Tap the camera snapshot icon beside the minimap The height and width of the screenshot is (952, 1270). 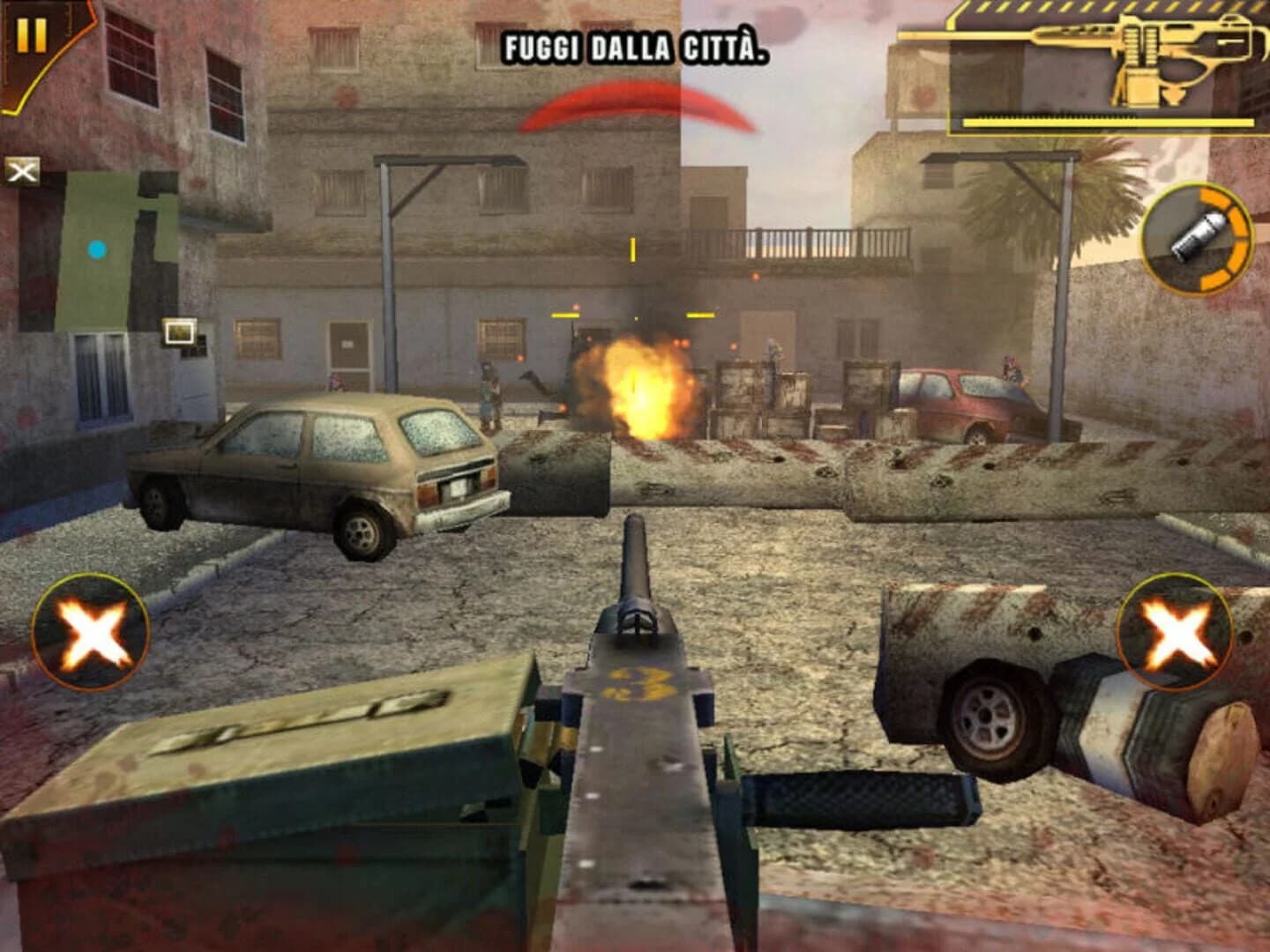179,333
